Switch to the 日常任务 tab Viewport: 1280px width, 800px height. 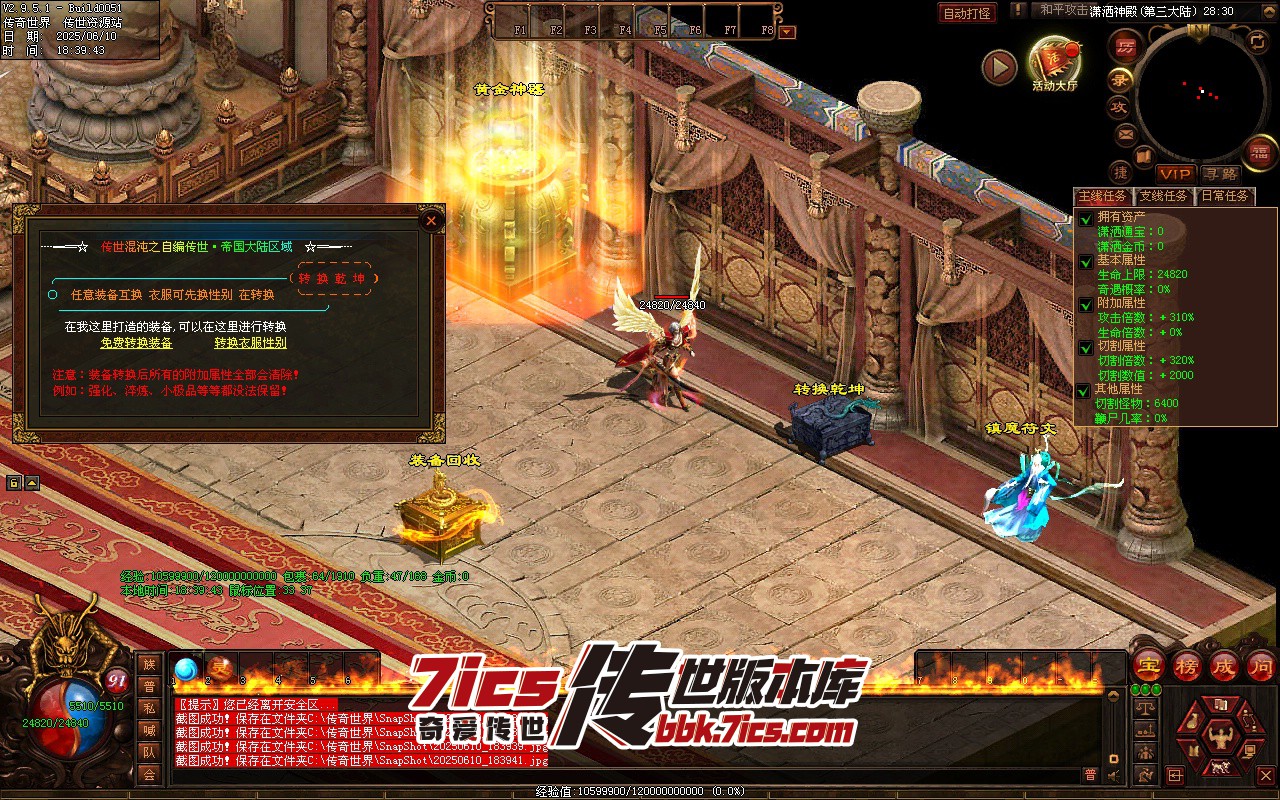point(1225,196)
